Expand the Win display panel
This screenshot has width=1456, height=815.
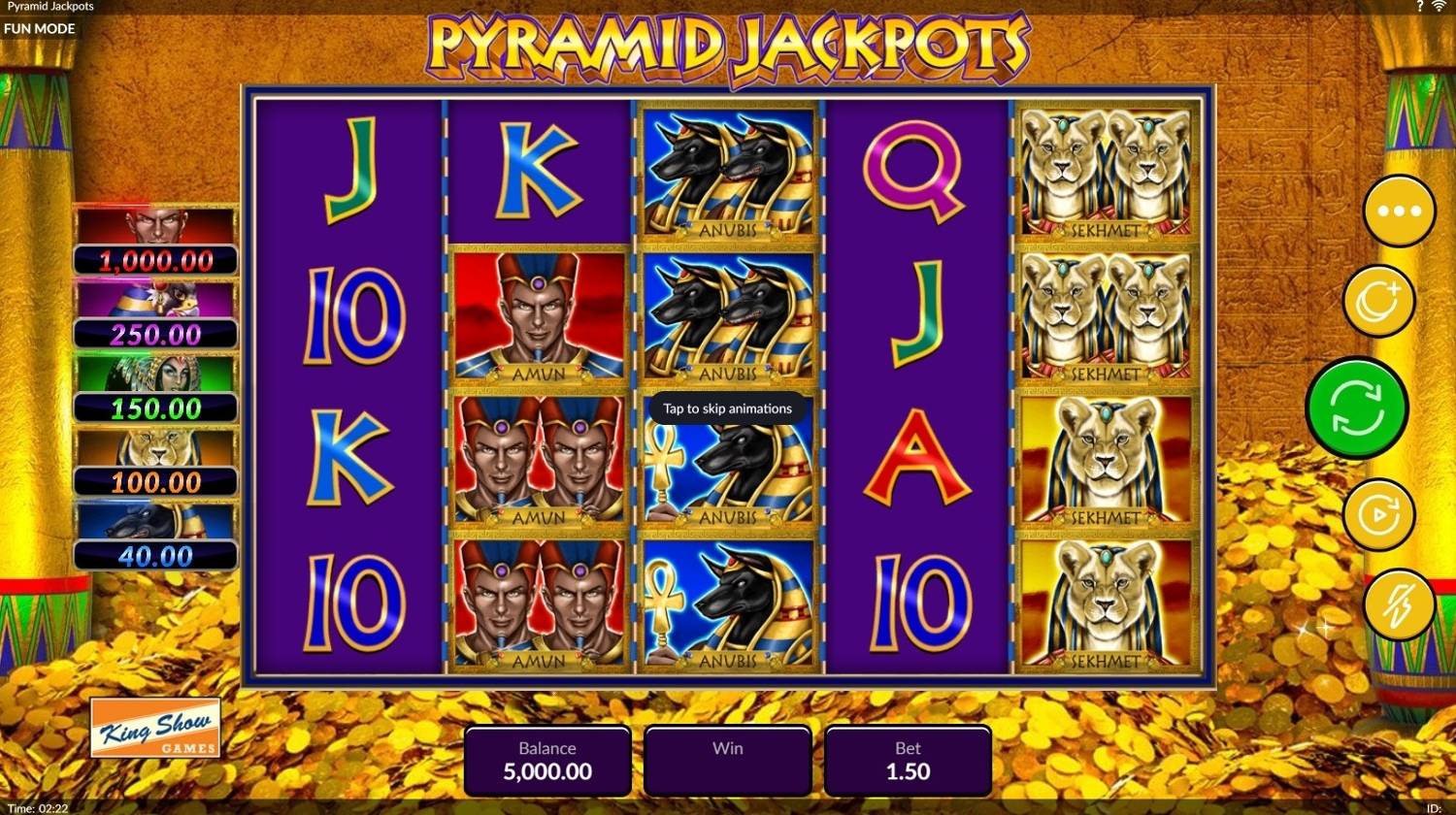pyautogui.click(x=727, y=761)
